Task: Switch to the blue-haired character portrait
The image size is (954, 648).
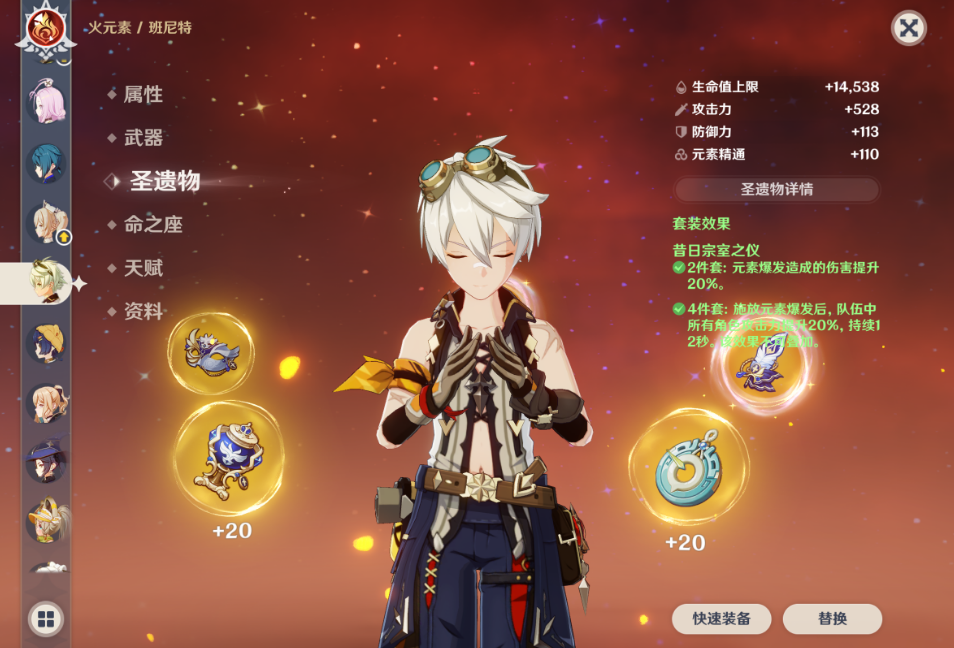Action: pos(45,163)
